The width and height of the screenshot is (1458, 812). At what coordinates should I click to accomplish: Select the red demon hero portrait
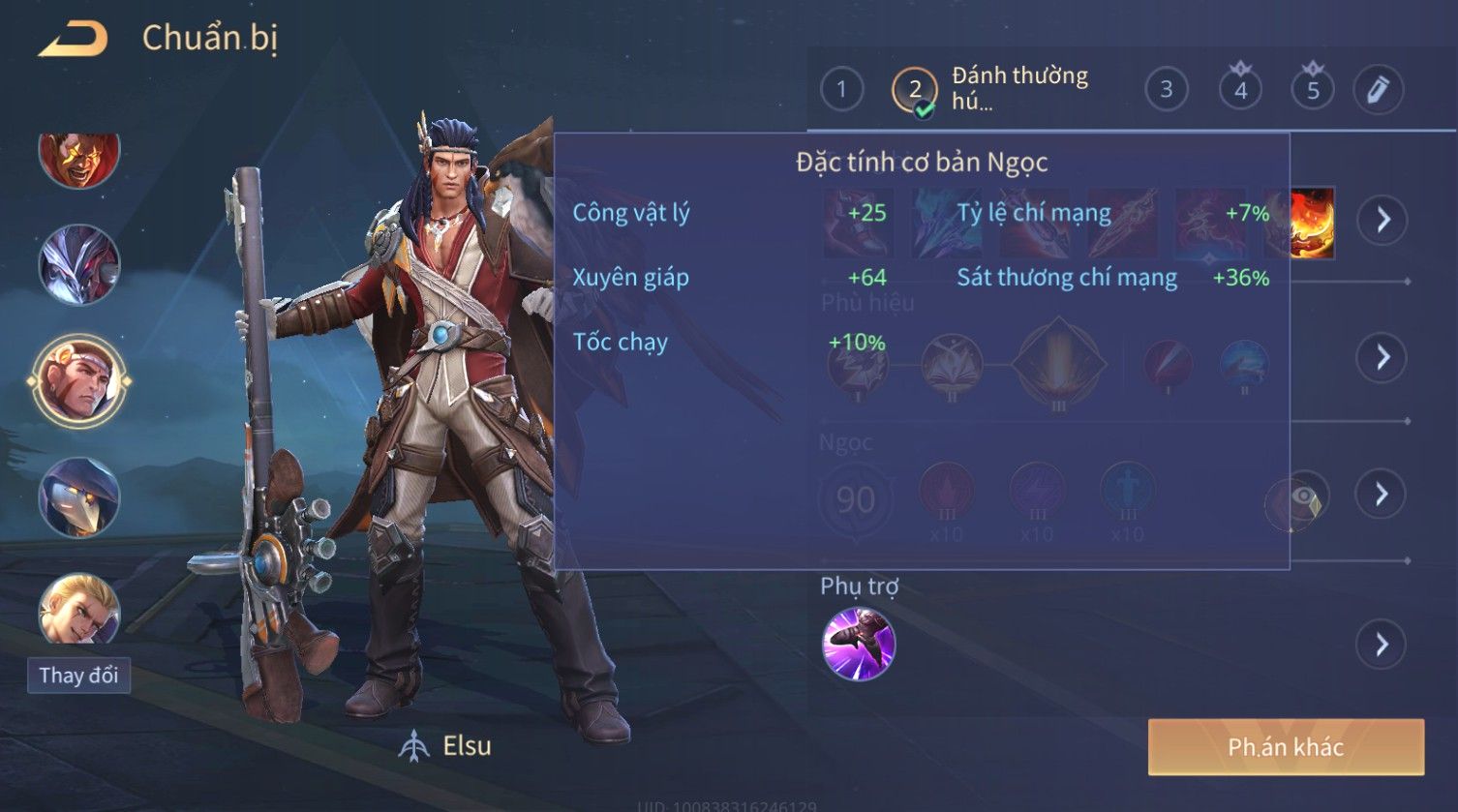tap(79, 158)
